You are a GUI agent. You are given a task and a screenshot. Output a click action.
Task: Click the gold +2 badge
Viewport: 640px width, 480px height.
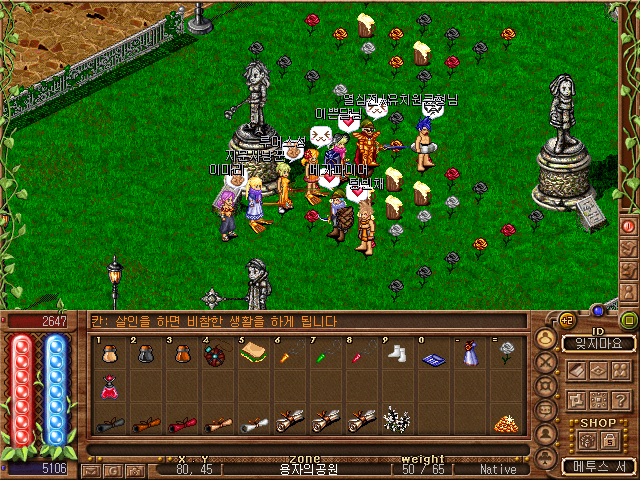coord(565,320)
